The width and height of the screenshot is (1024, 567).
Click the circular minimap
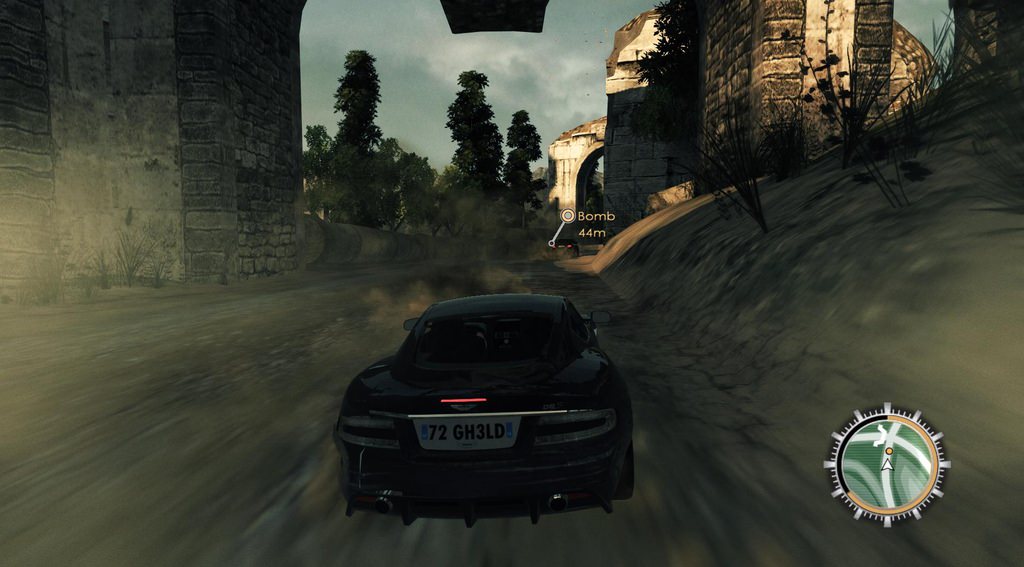(x=887, y=464)
